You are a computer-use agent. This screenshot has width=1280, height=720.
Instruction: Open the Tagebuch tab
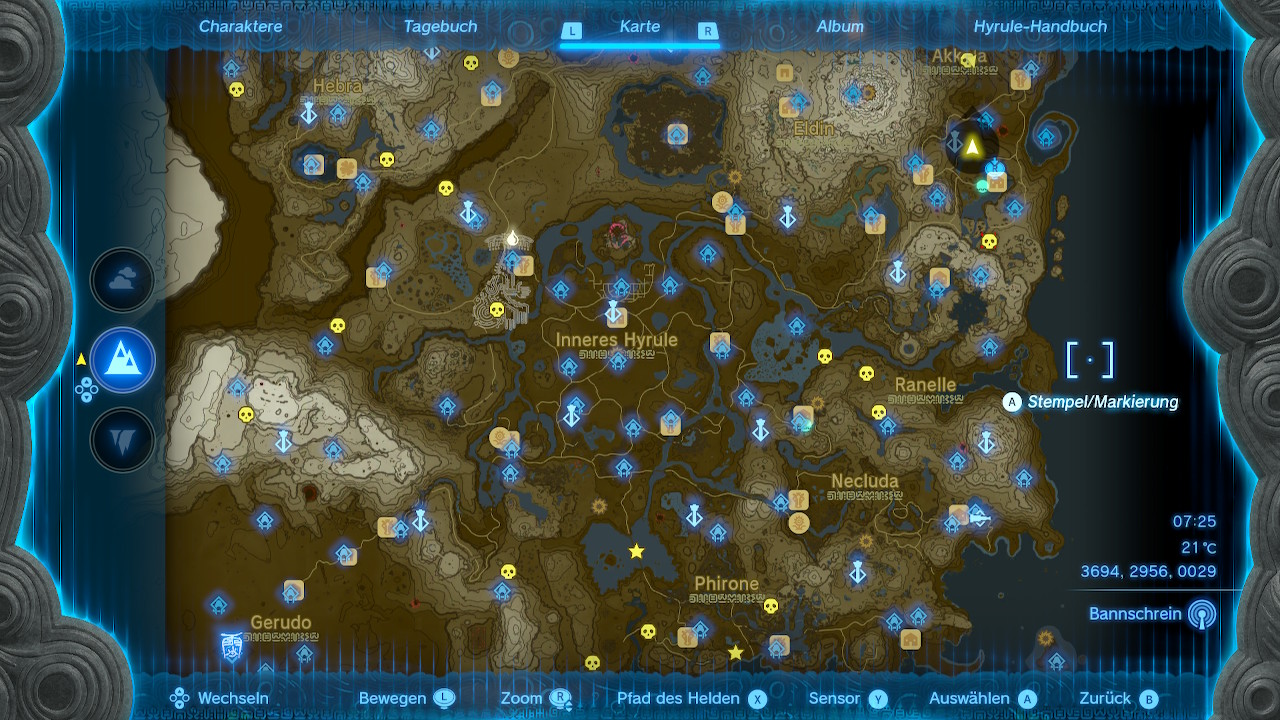(440, 27)
